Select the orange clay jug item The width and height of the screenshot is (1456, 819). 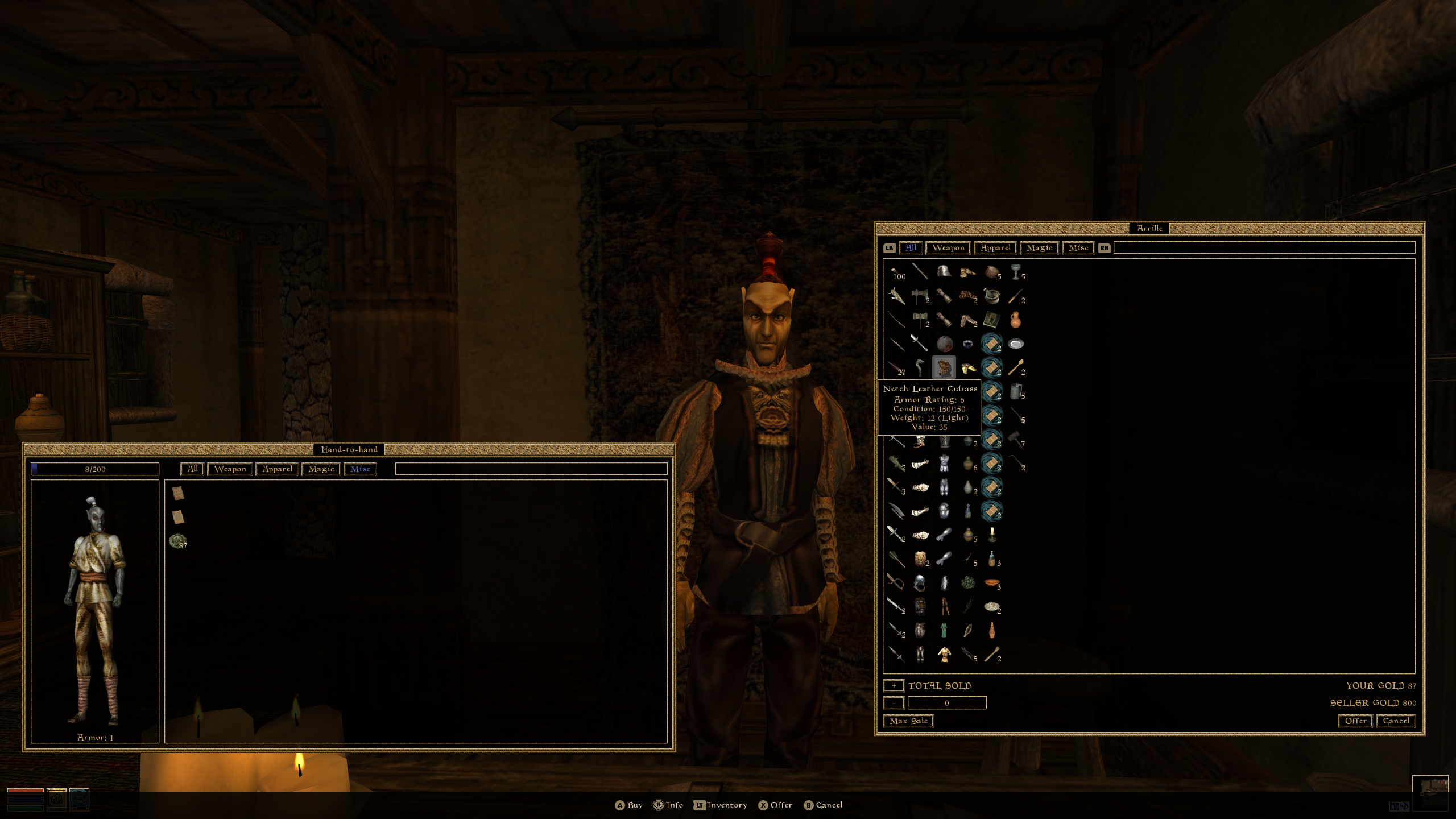pos(1016,320)
